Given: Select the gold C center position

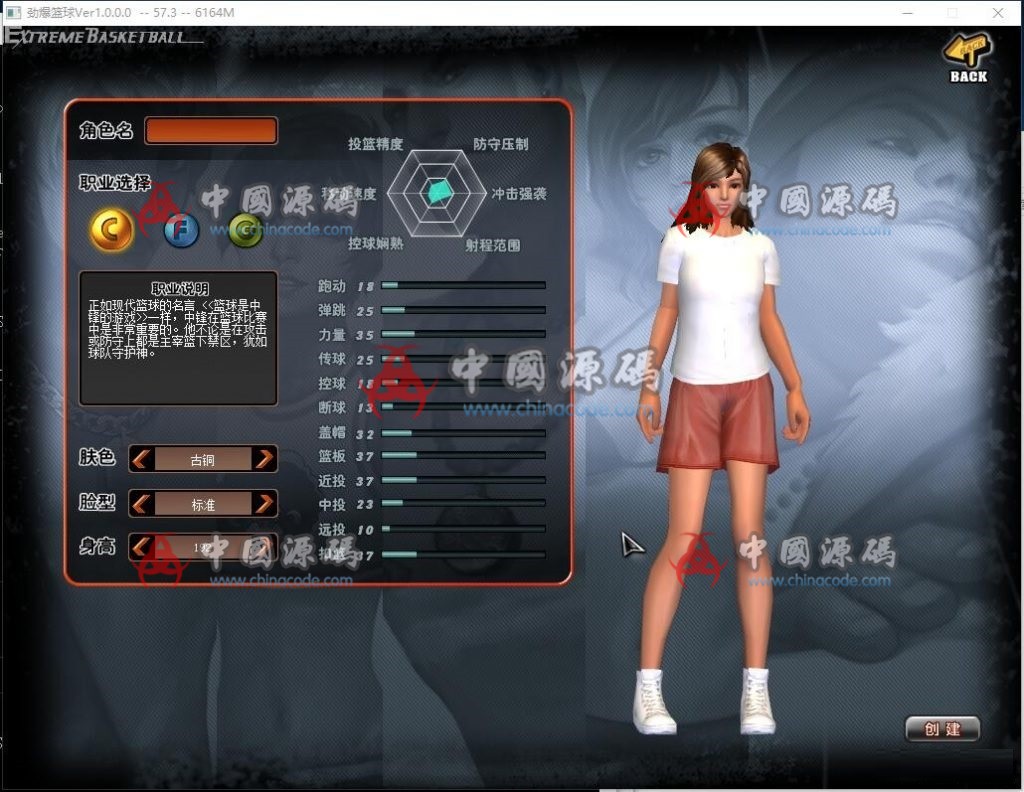Looking at the screenshot, I should 111,231.
